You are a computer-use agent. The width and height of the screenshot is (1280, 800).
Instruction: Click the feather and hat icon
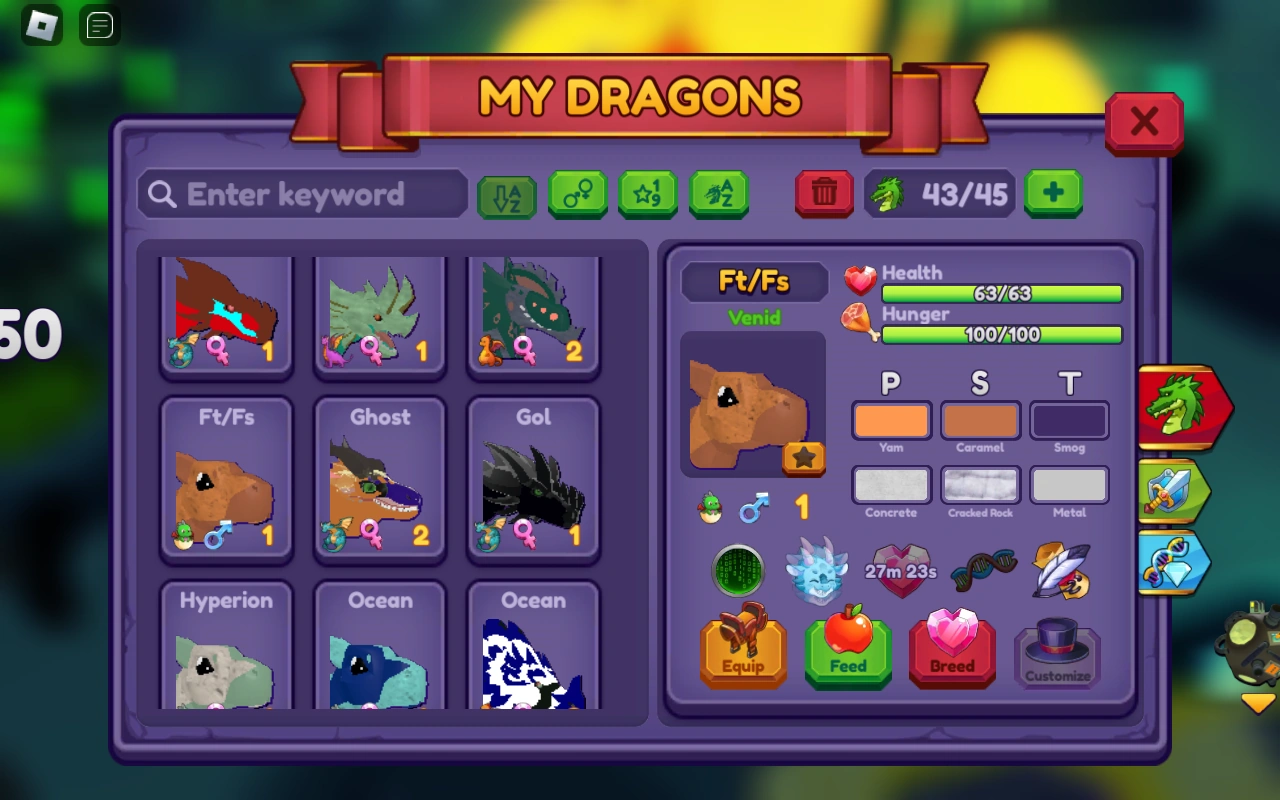(1060, 572)
